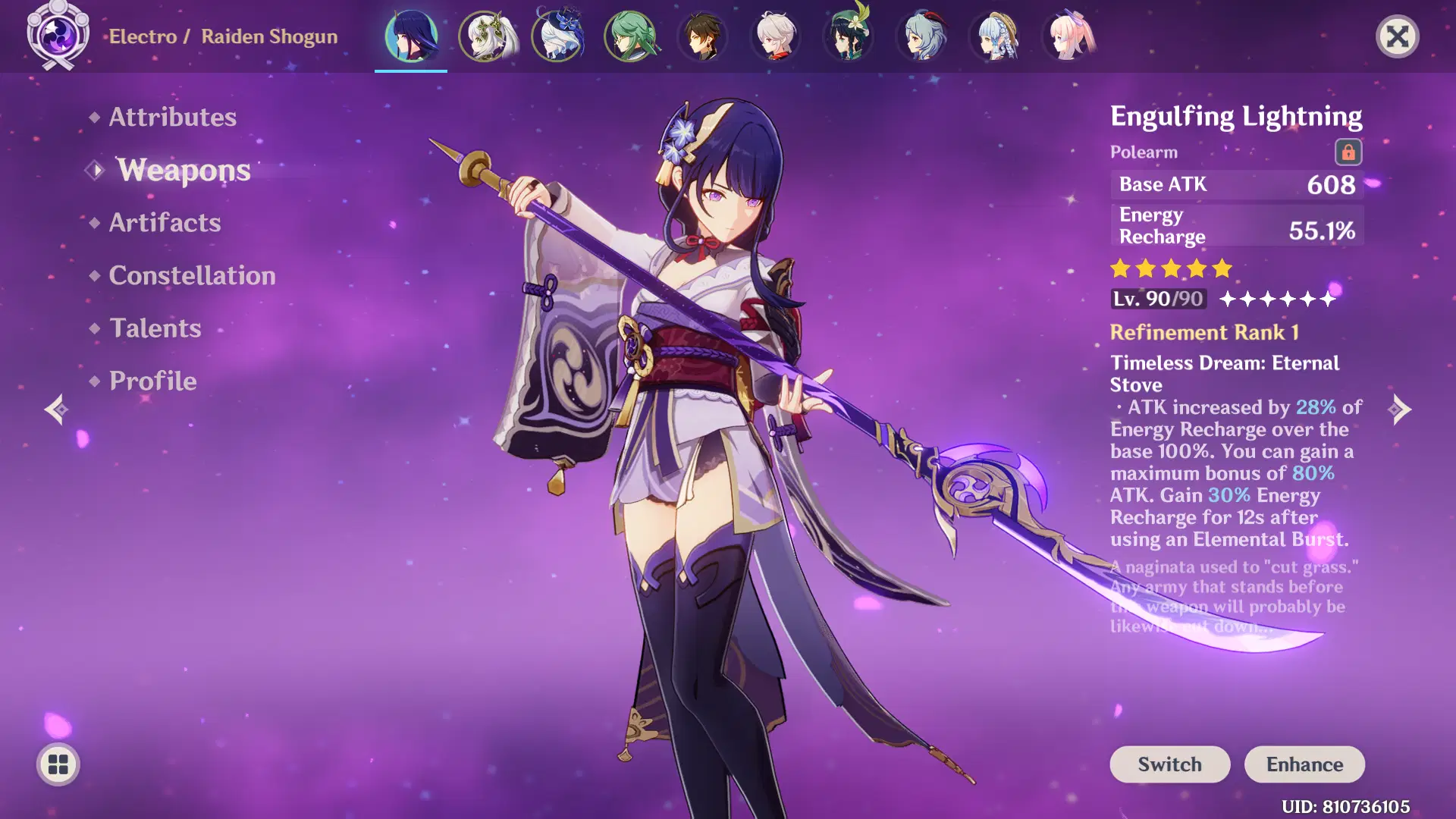The width and height of the screenshot is (1456, 819).
Task: Choose the pink-haired Kokomi portrait
Action: click(1068, 36)
